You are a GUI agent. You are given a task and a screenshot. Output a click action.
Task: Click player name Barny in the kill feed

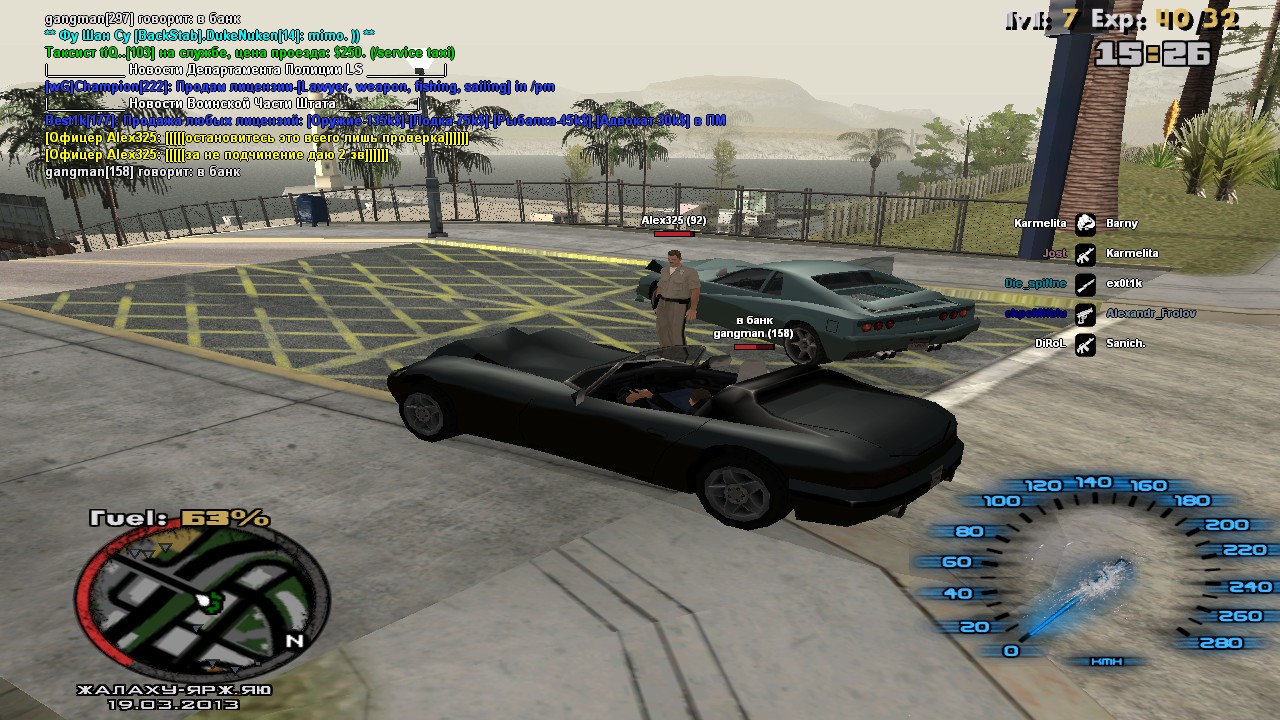[1122, 224]
